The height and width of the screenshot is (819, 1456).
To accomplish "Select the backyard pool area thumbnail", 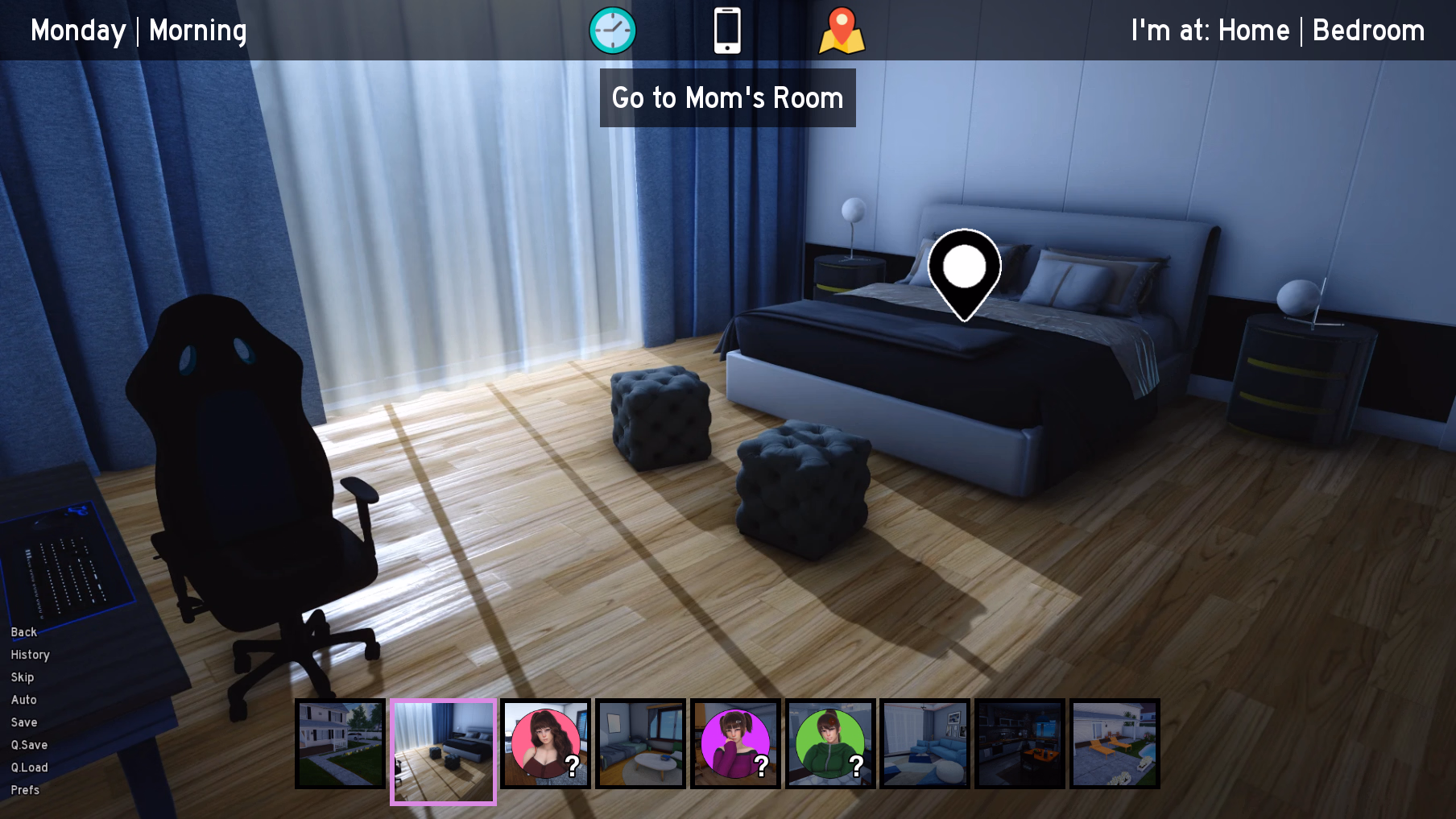I will tap(1115, 743).
